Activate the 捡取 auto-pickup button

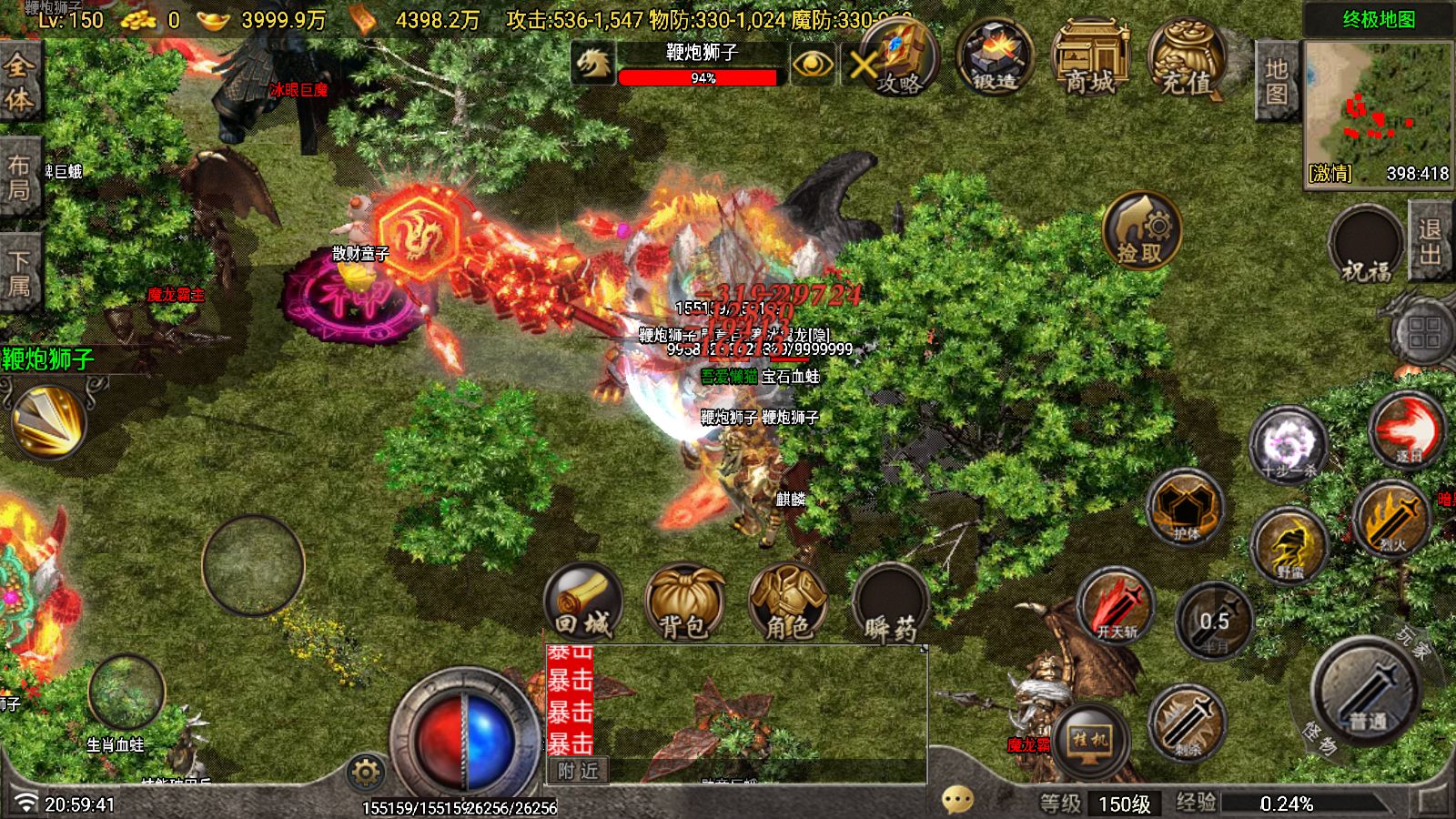(x=1141, y=230)
